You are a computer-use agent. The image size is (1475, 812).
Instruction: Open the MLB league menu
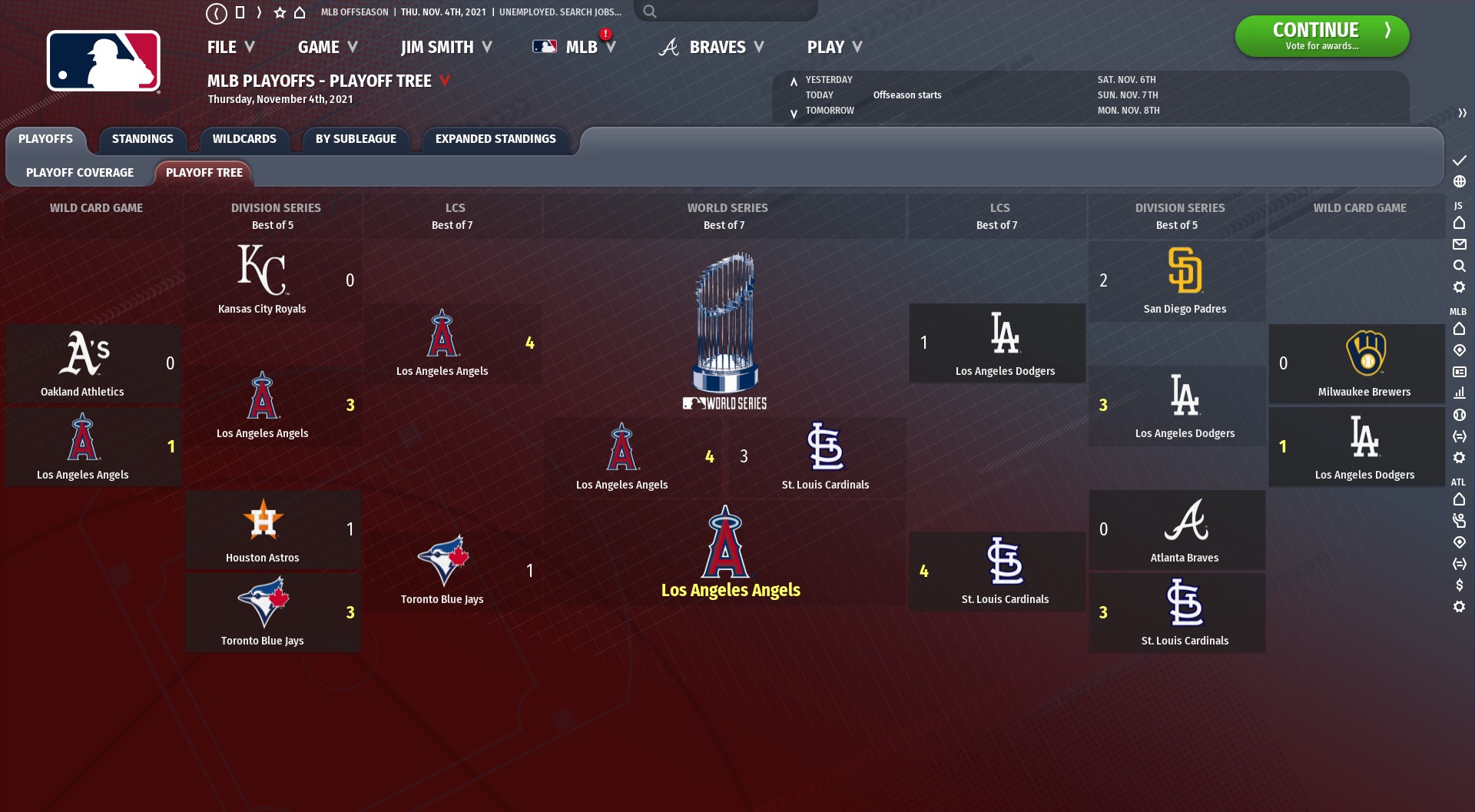(x=575, y=48)
